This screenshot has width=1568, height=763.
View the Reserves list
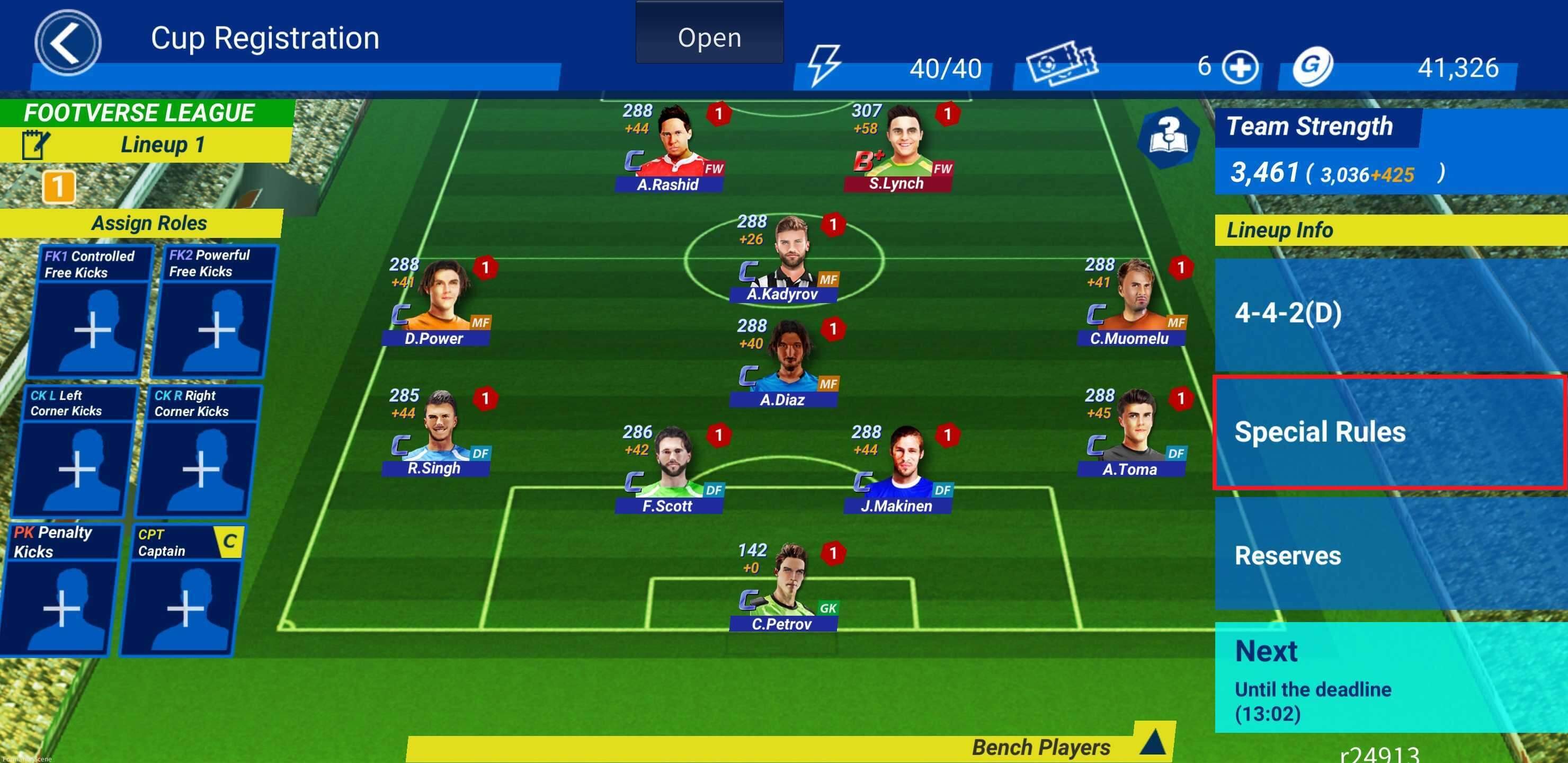pyautogui.click(x=1389, y=554)
